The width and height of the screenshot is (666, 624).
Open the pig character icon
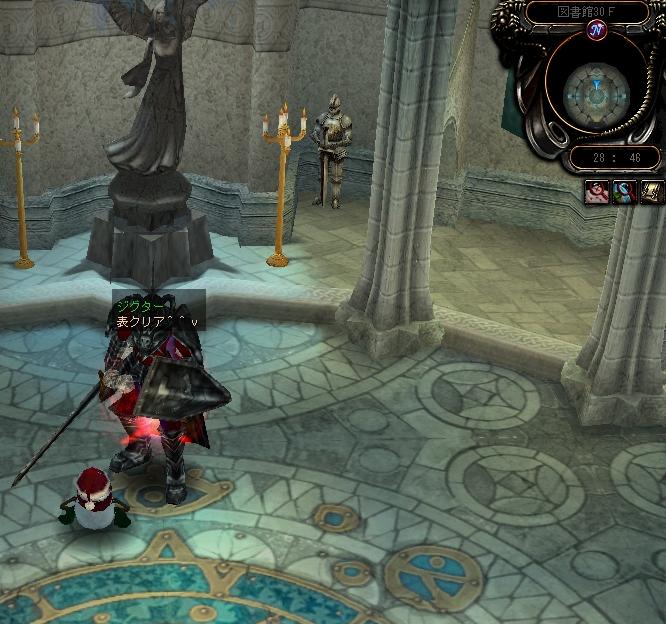598,190
